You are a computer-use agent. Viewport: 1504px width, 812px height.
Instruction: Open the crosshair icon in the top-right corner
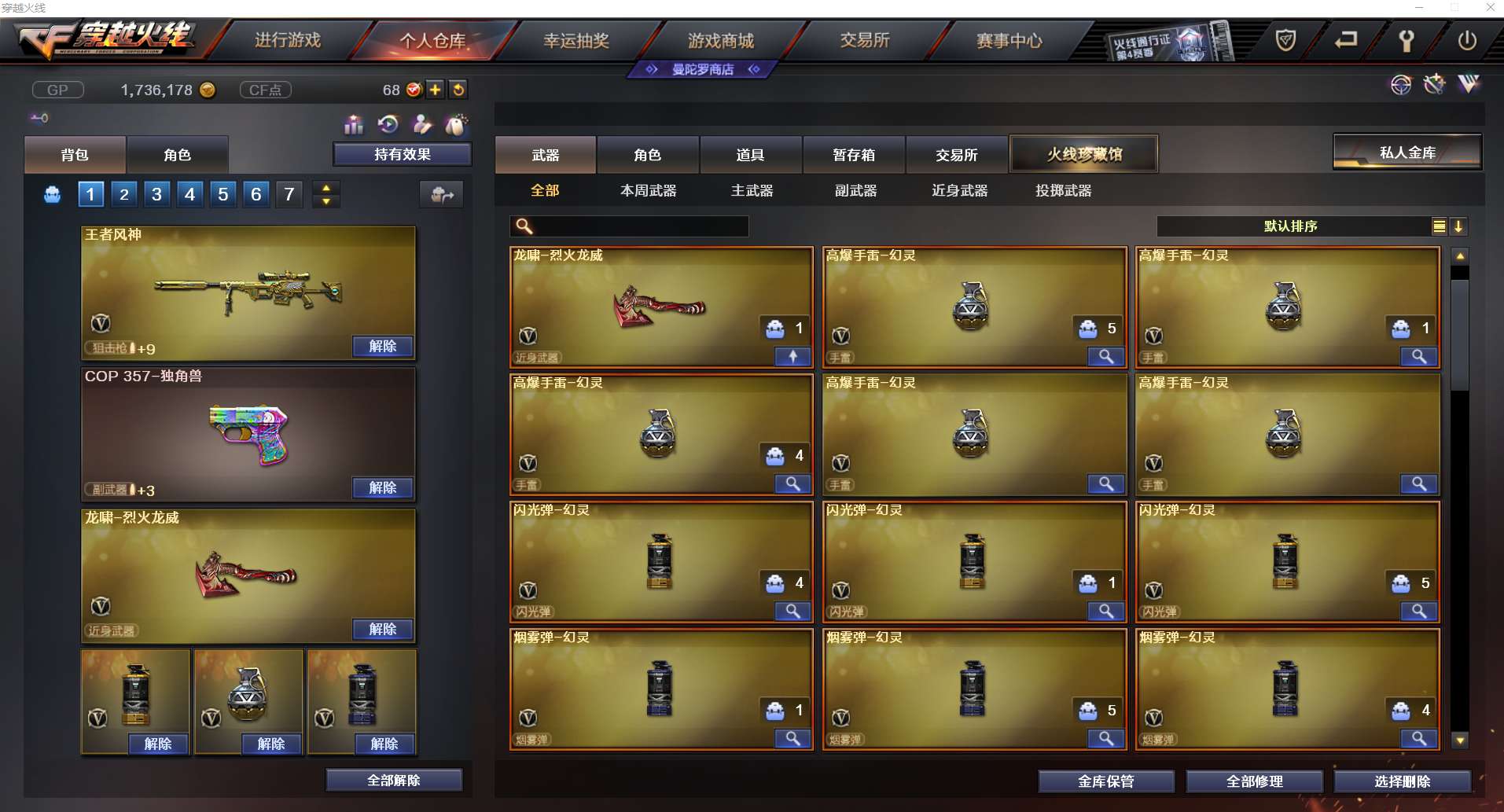(1403, 85)
